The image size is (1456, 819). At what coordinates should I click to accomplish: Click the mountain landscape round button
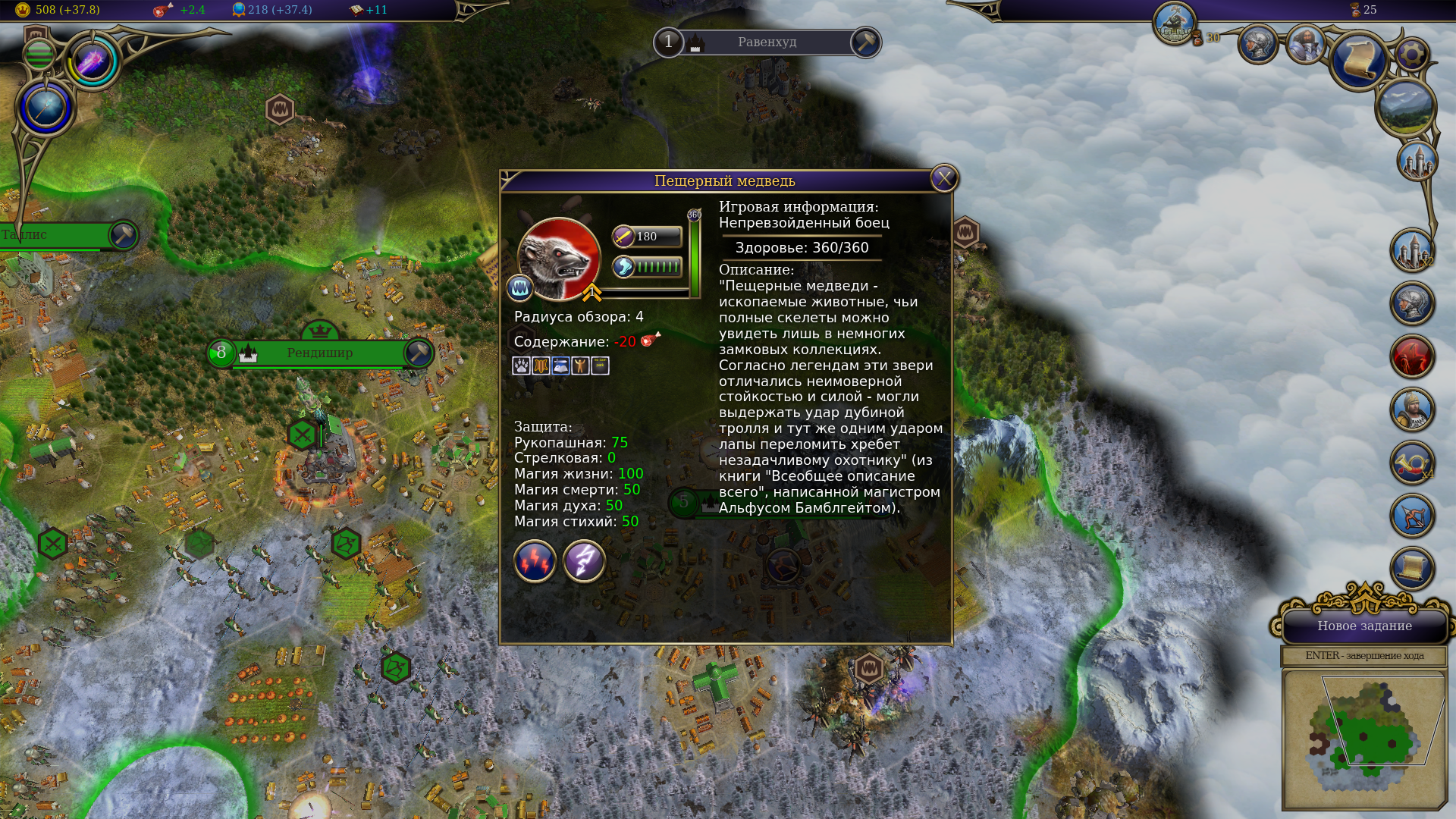[1405, 108]
